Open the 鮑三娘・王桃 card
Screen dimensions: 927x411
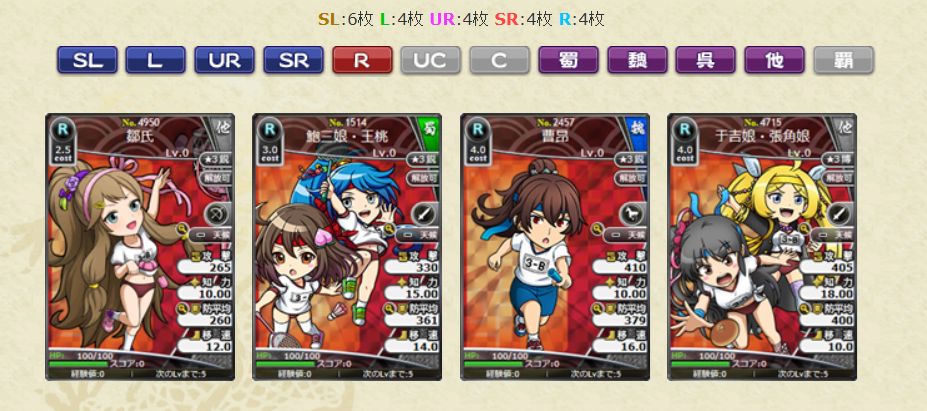347,246
